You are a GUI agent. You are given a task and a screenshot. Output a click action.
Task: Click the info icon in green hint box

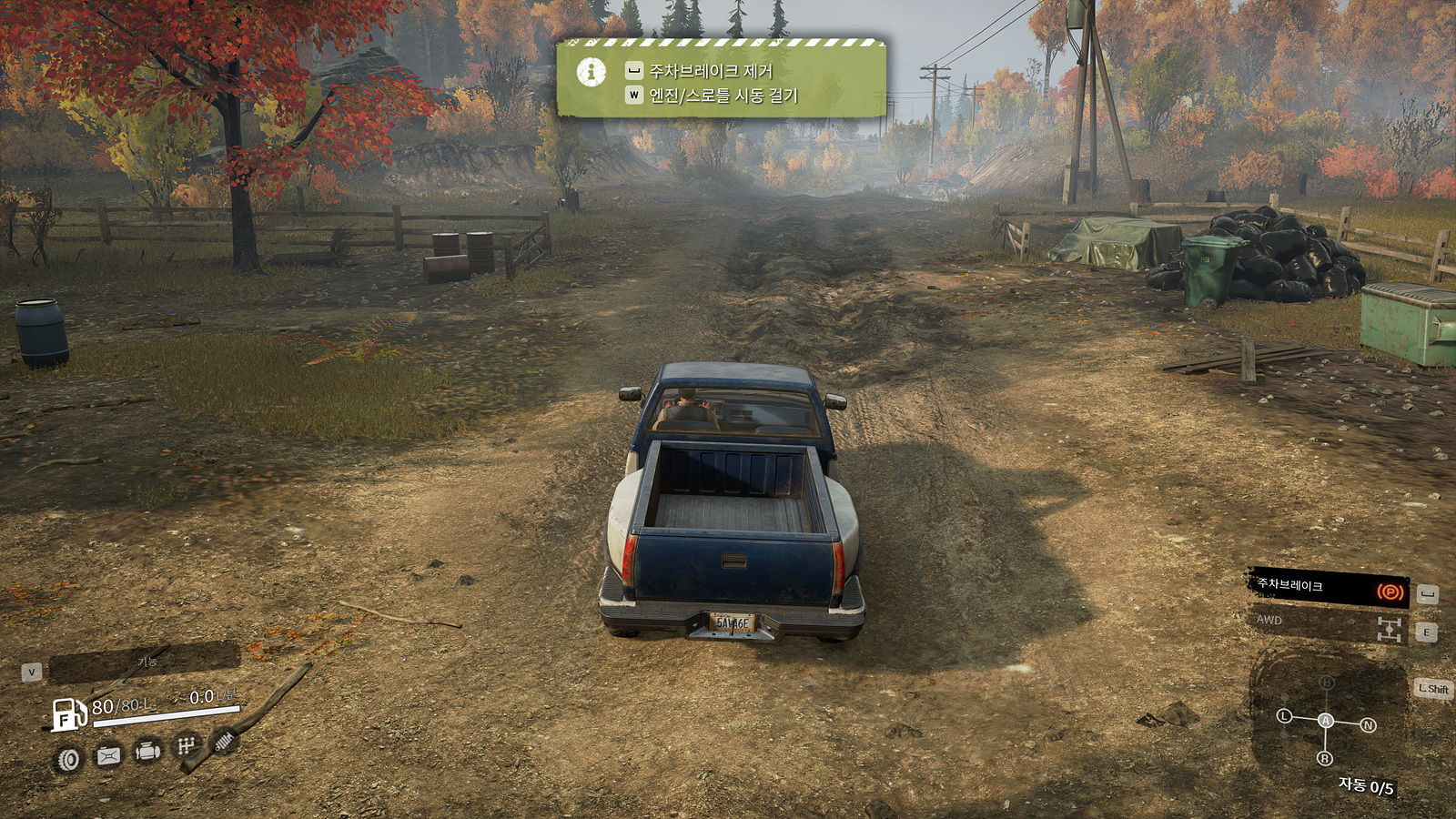(x=591, y=72)
